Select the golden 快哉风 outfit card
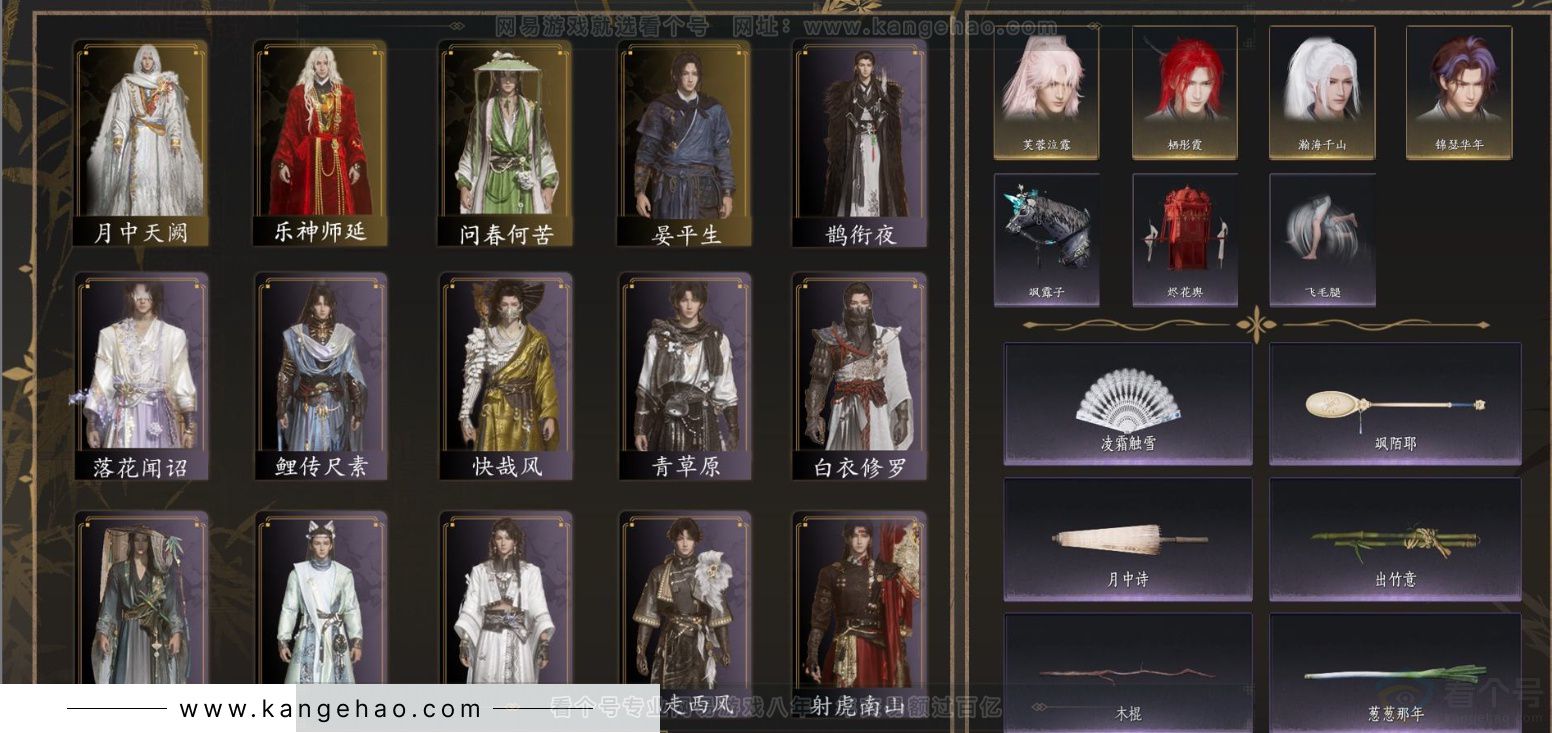 pyautogui.click(x=506, y=375)
